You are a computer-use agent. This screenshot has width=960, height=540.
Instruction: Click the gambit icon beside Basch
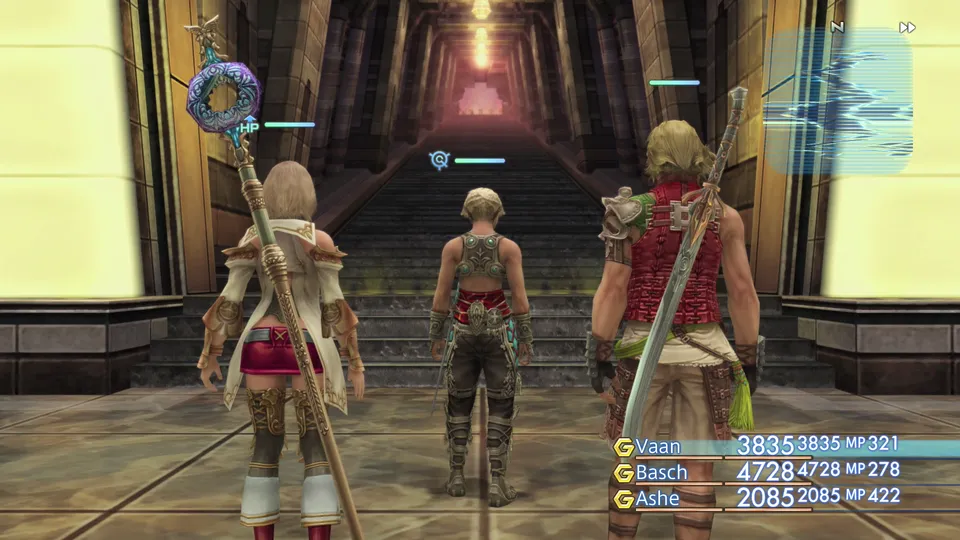click(x=624, y=472)
